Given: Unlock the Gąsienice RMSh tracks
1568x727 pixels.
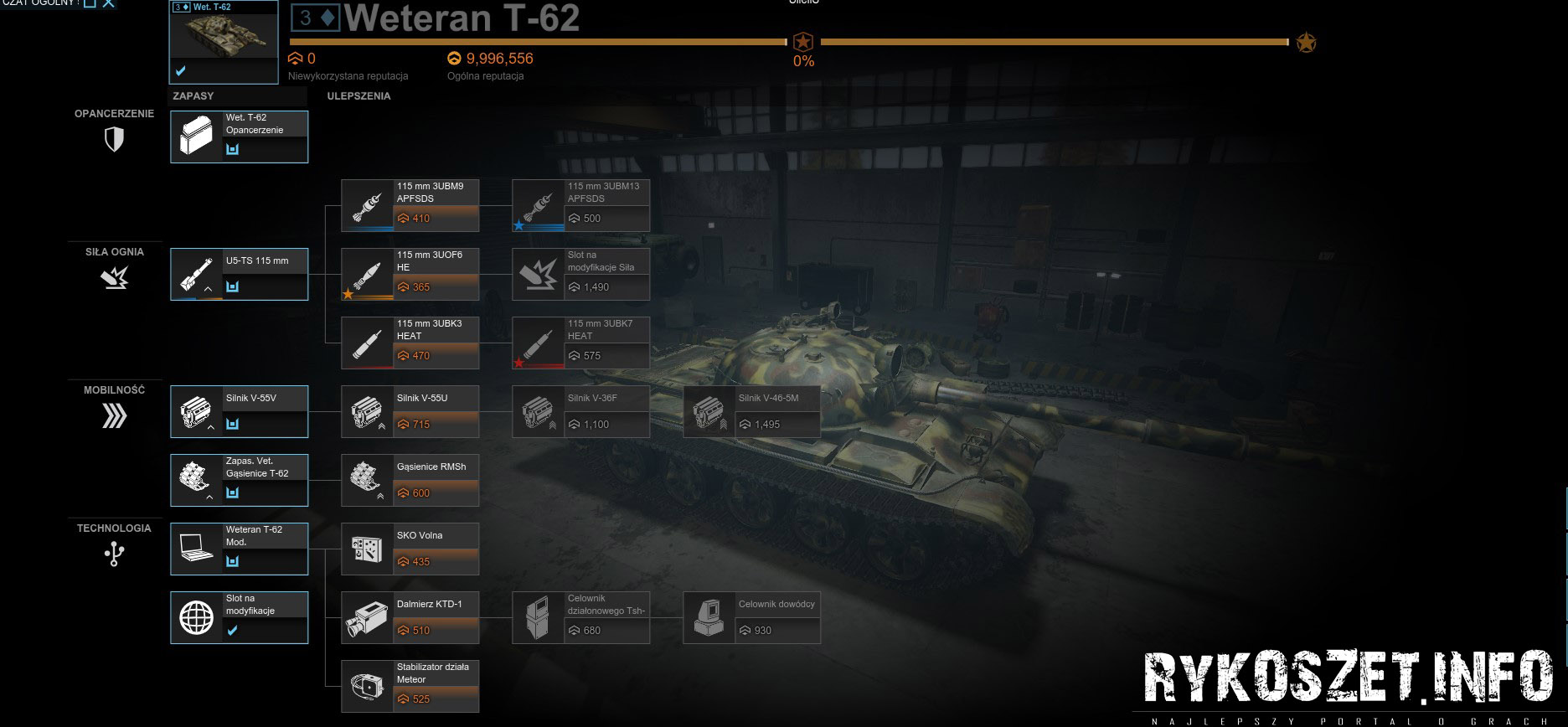Looking at the screenshot, I should 410,480.
